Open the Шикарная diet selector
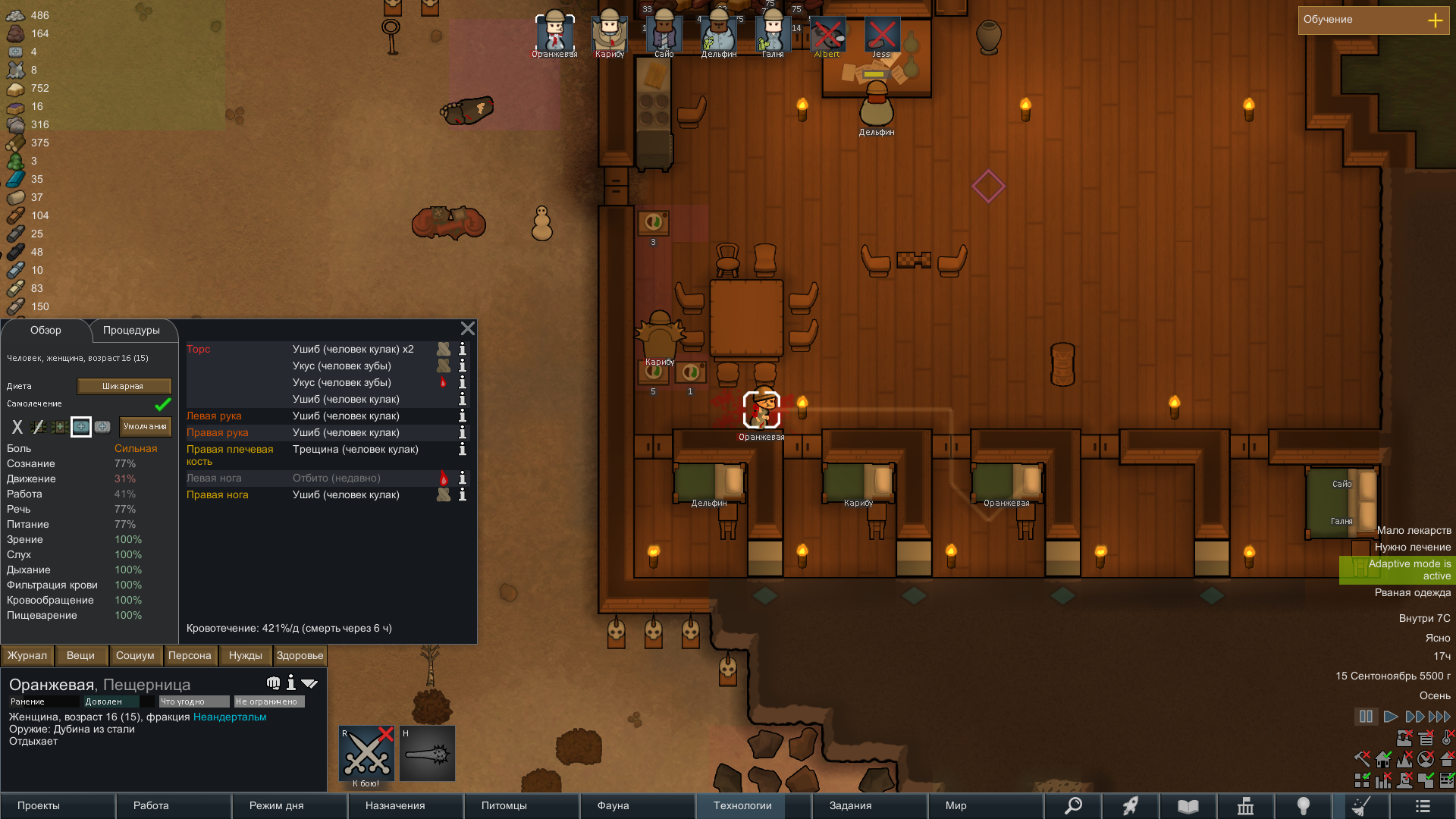This screenshot has height=819, width=1456. (124, 387)
